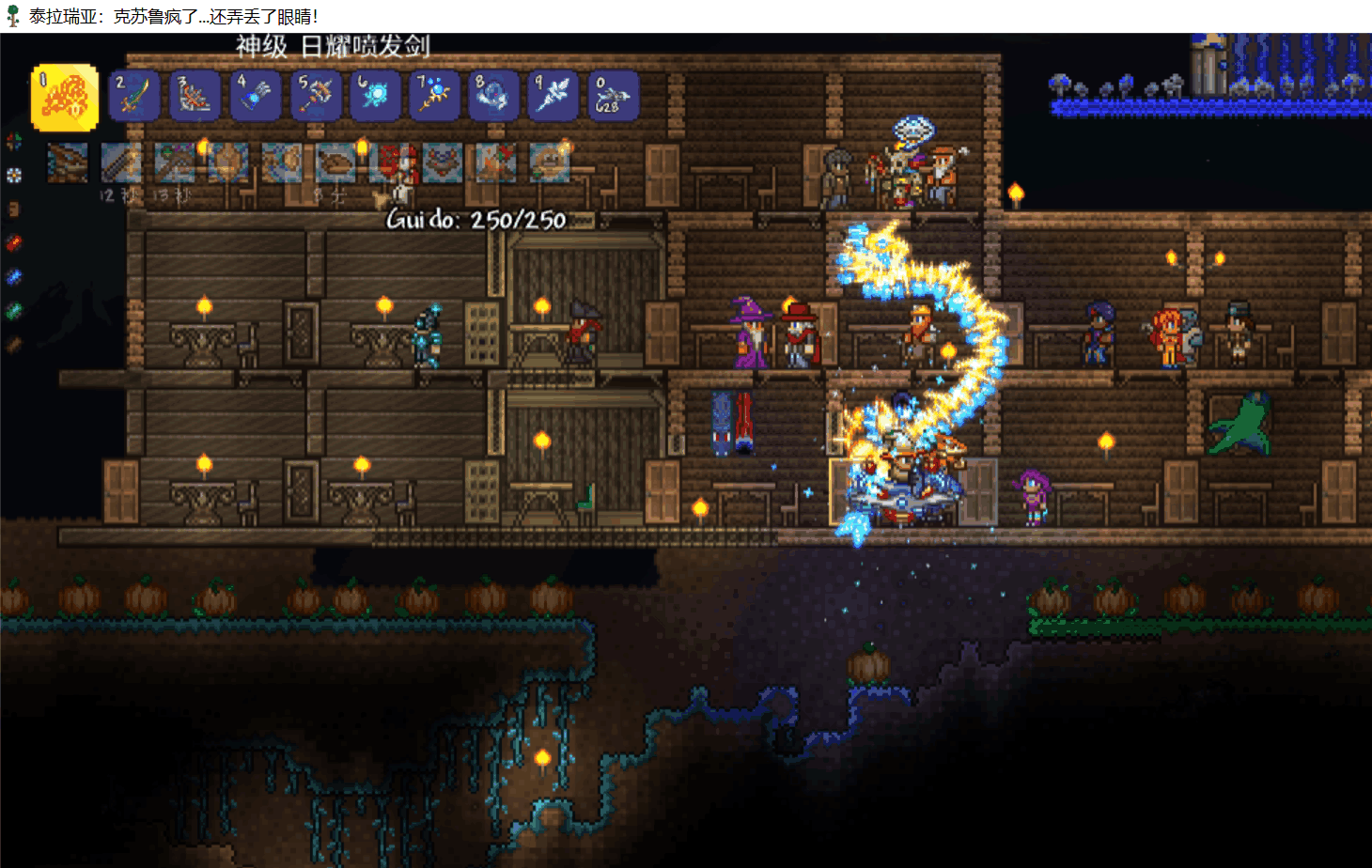Click the white flower icon on left edge

click(x=13, y=175)
